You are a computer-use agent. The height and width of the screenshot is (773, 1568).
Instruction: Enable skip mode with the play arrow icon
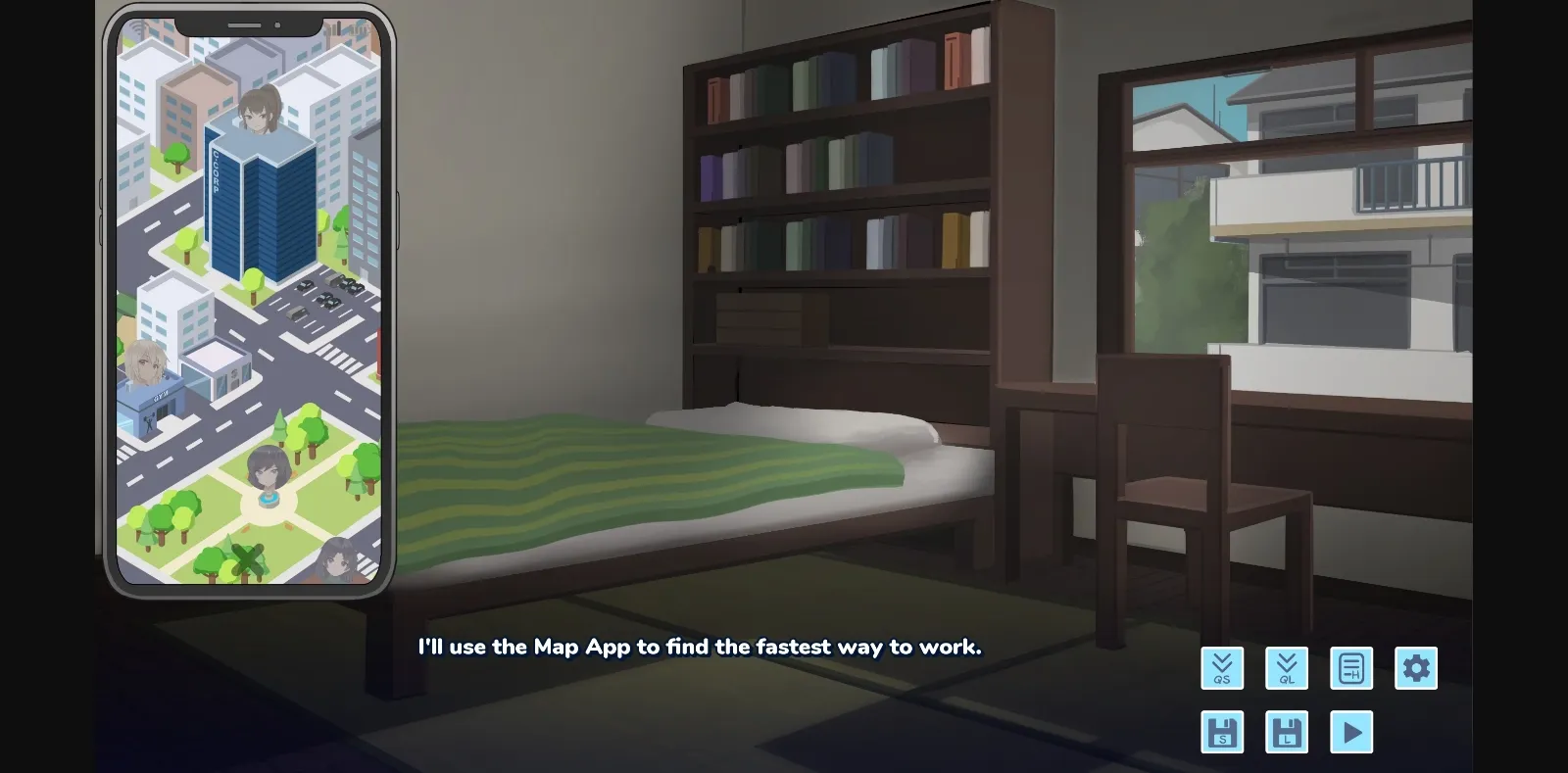pos(1351,731)
